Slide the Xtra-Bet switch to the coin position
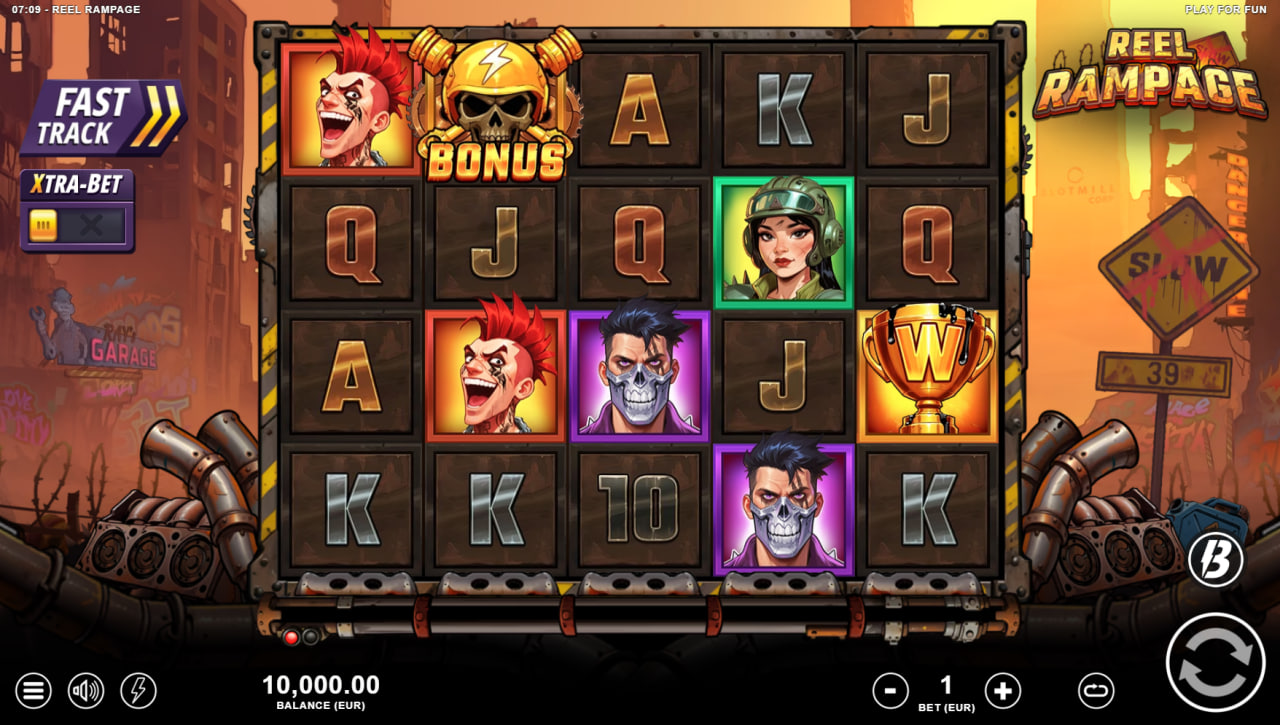1280x725 pixels. click(x=42, y=226)
